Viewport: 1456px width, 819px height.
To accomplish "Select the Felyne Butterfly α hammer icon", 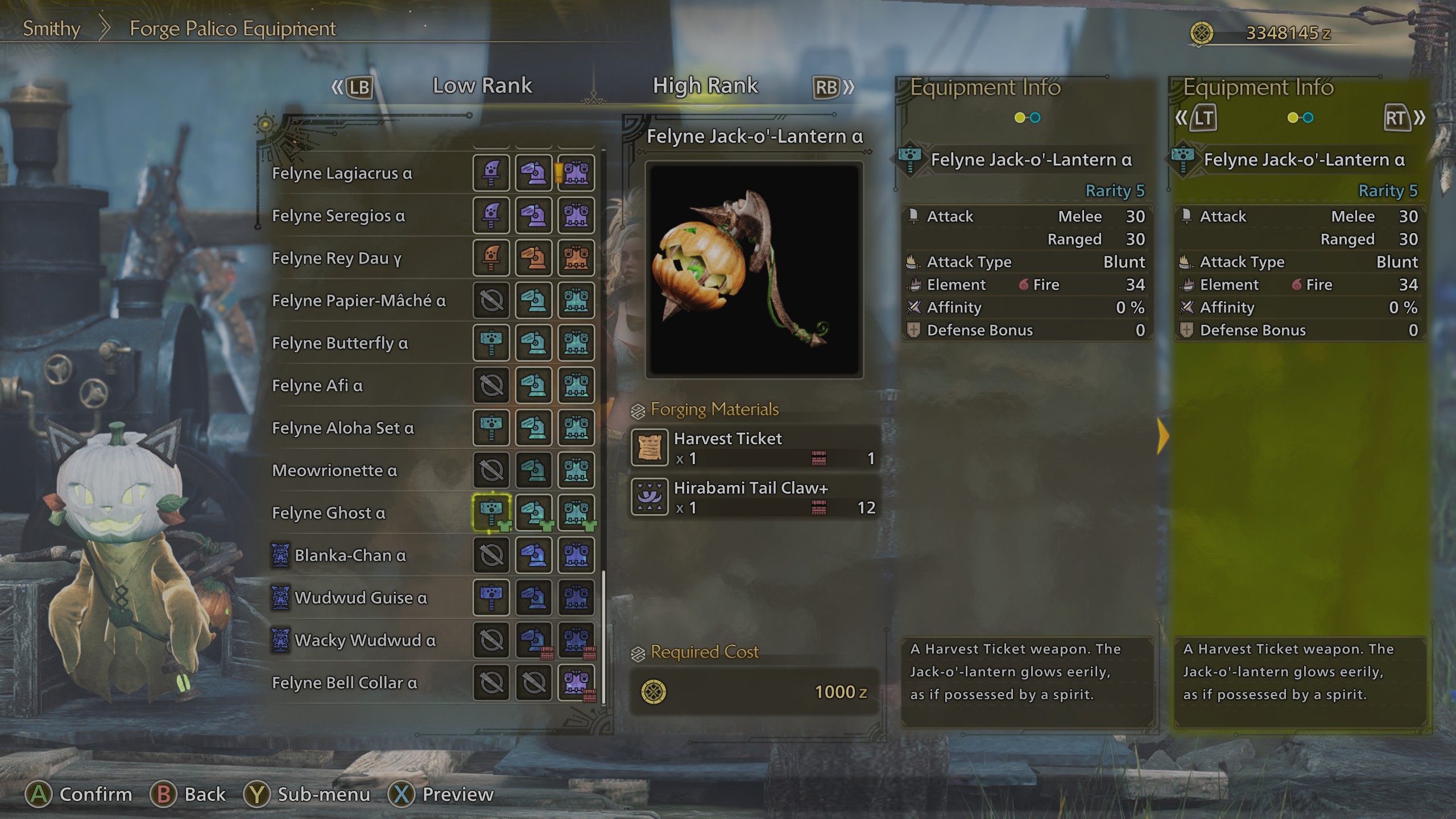I will click(x=491, y=343).
